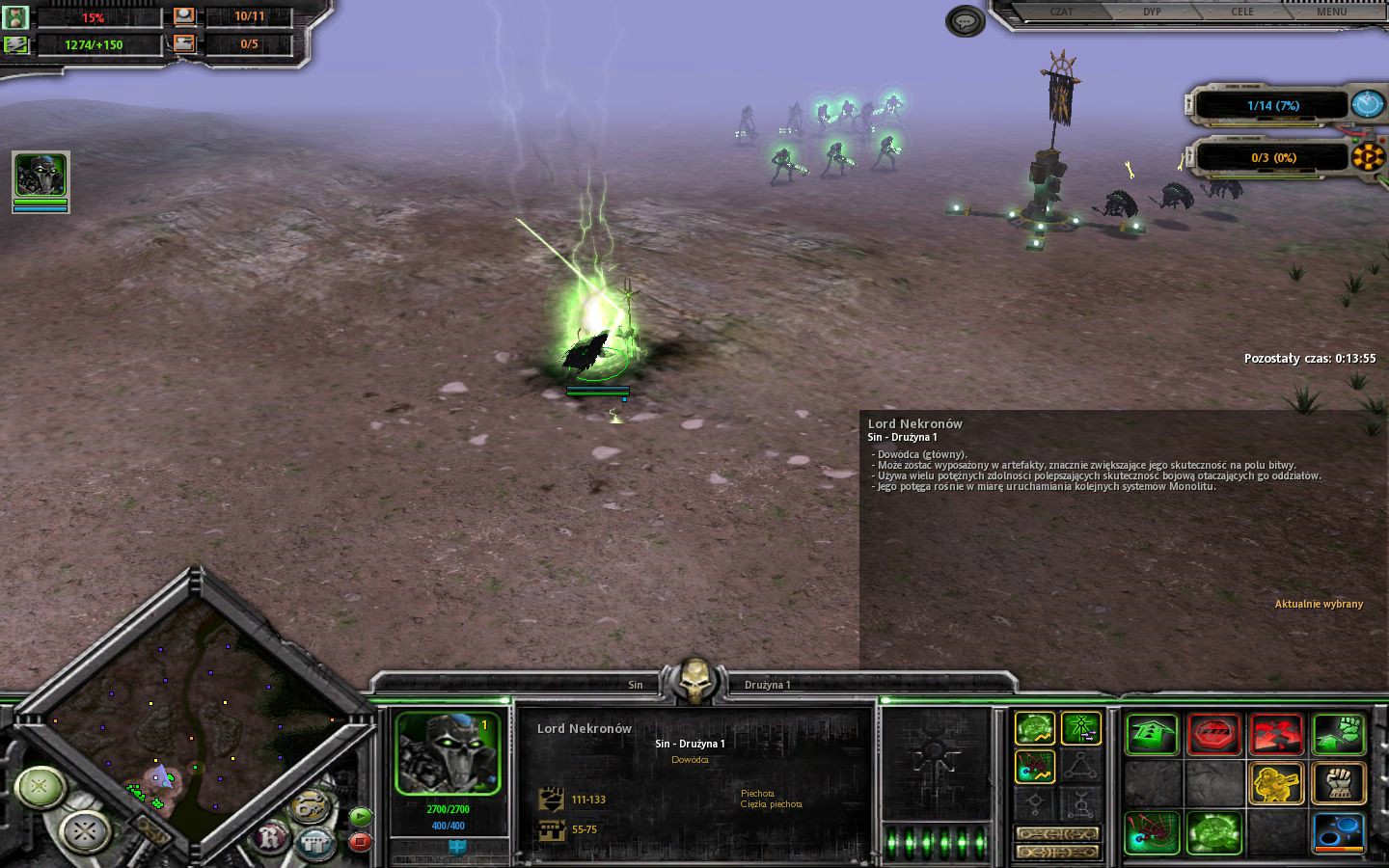Use the green glowing orb ability
The width and height of the screenshot is (1389, 868).
point(1213,833)
